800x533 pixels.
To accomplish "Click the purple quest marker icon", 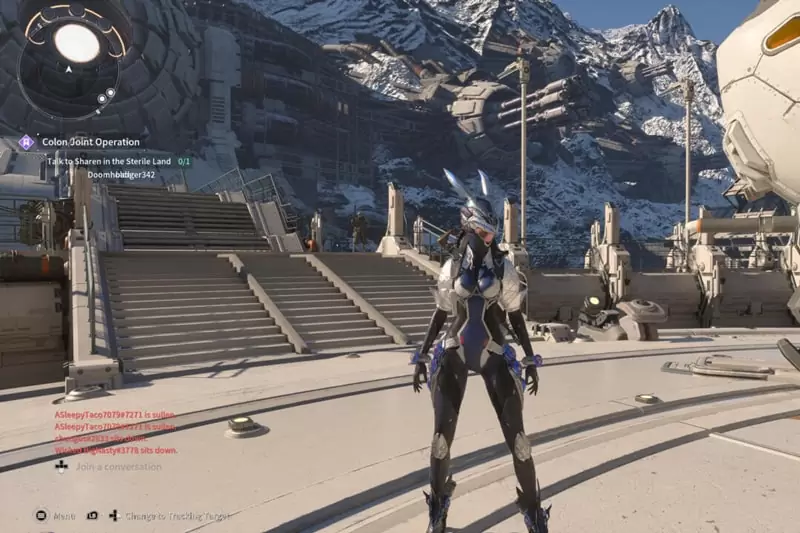I will coord(26,142).
